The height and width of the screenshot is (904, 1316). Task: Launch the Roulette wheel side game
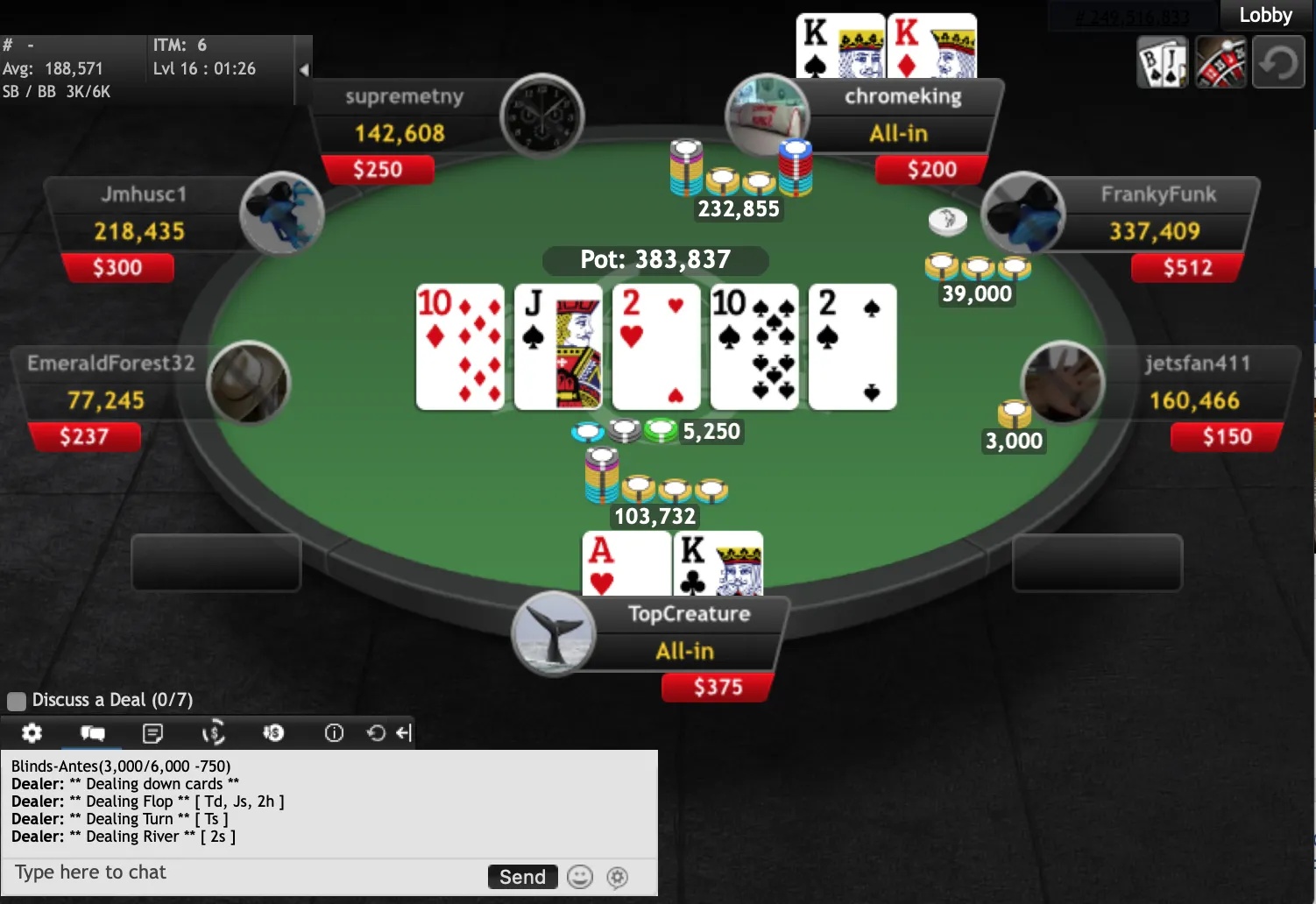click(1220, 62)
